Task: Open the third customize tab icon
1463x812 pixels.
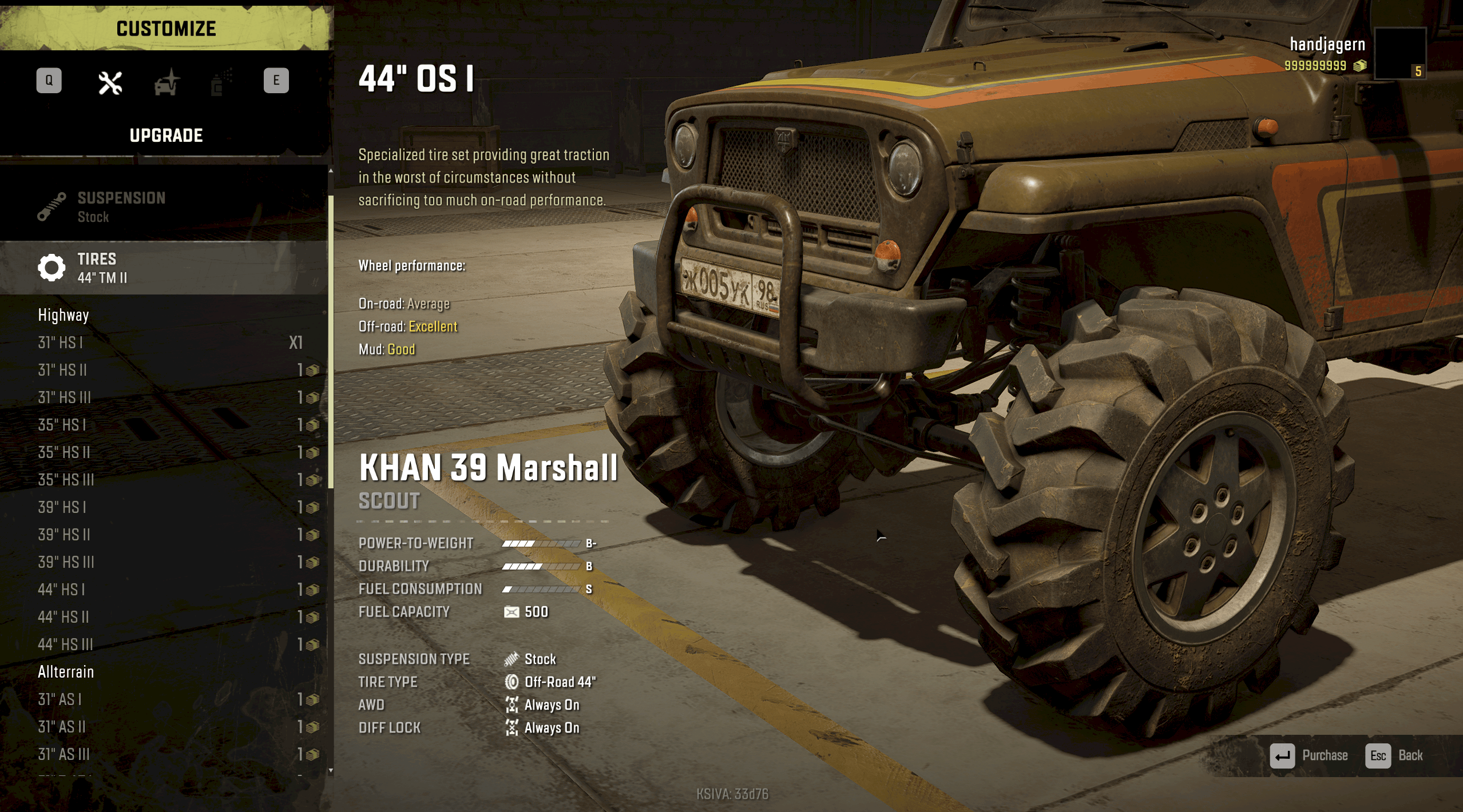Action: (x=220, y=83)
